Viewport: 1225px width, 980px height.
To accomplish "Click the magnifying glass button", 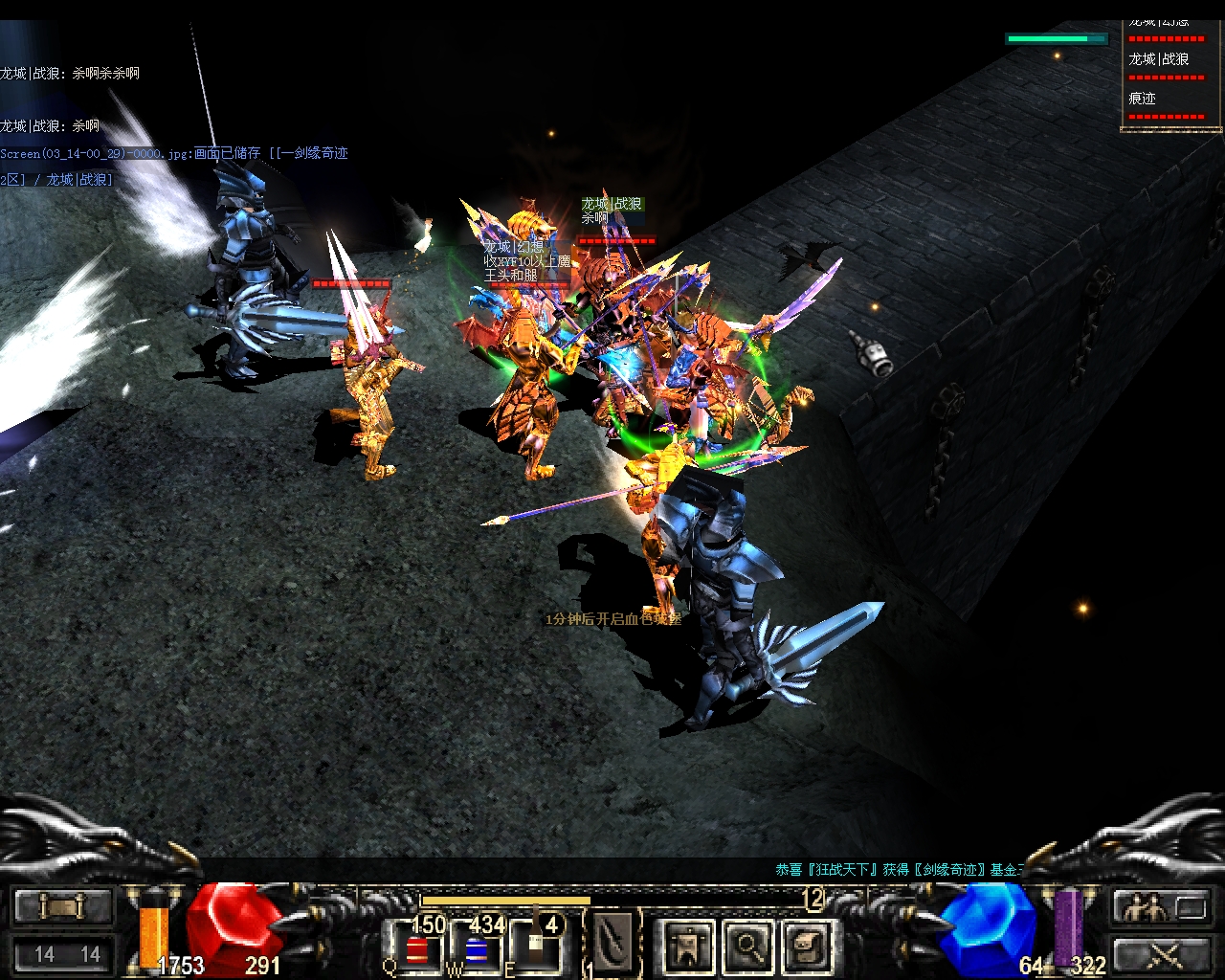I will tap(748, 946).
